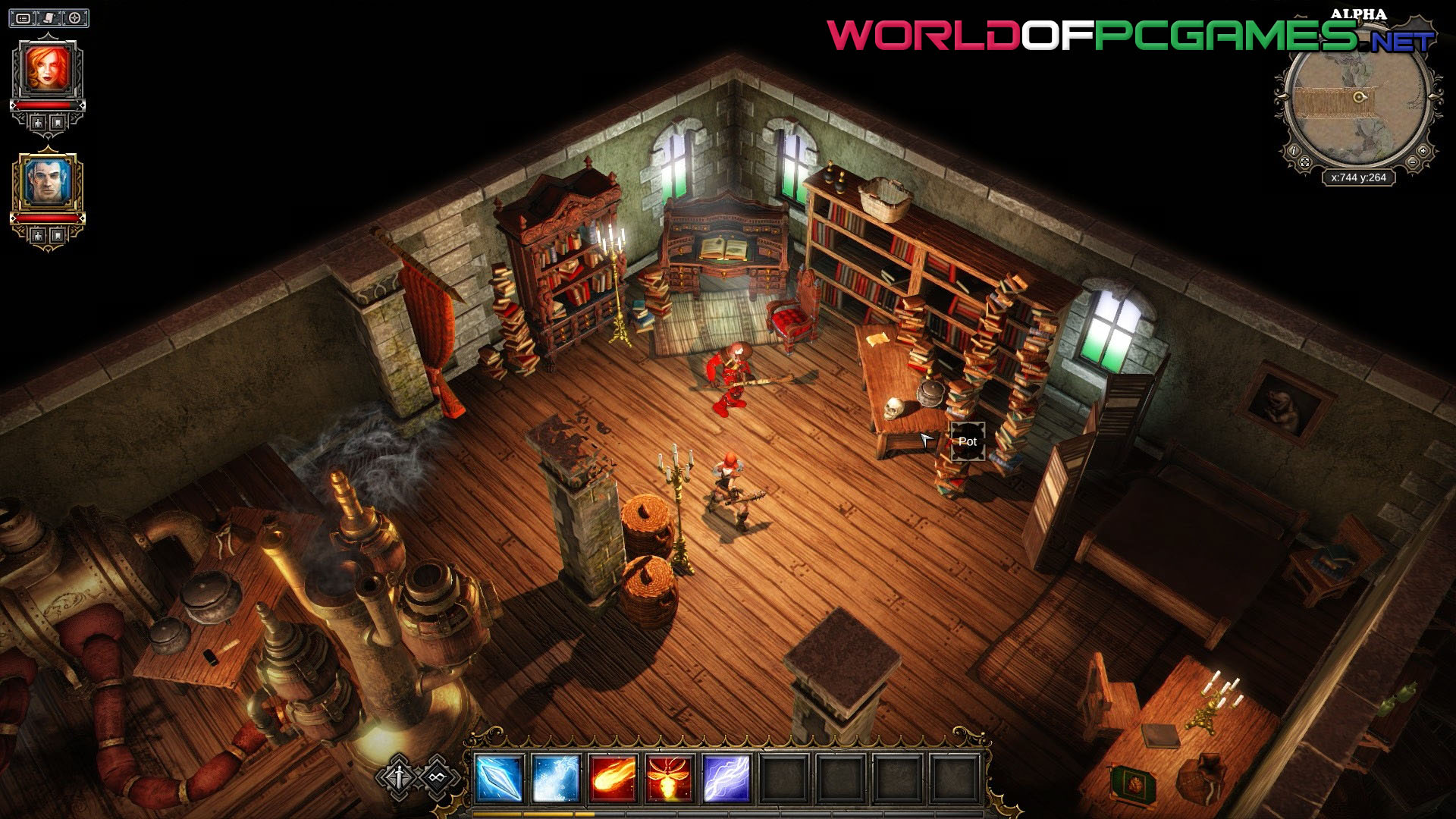1456x819 pixels.
Task: Expand the minimap to full view
Action: point(1304,162)
